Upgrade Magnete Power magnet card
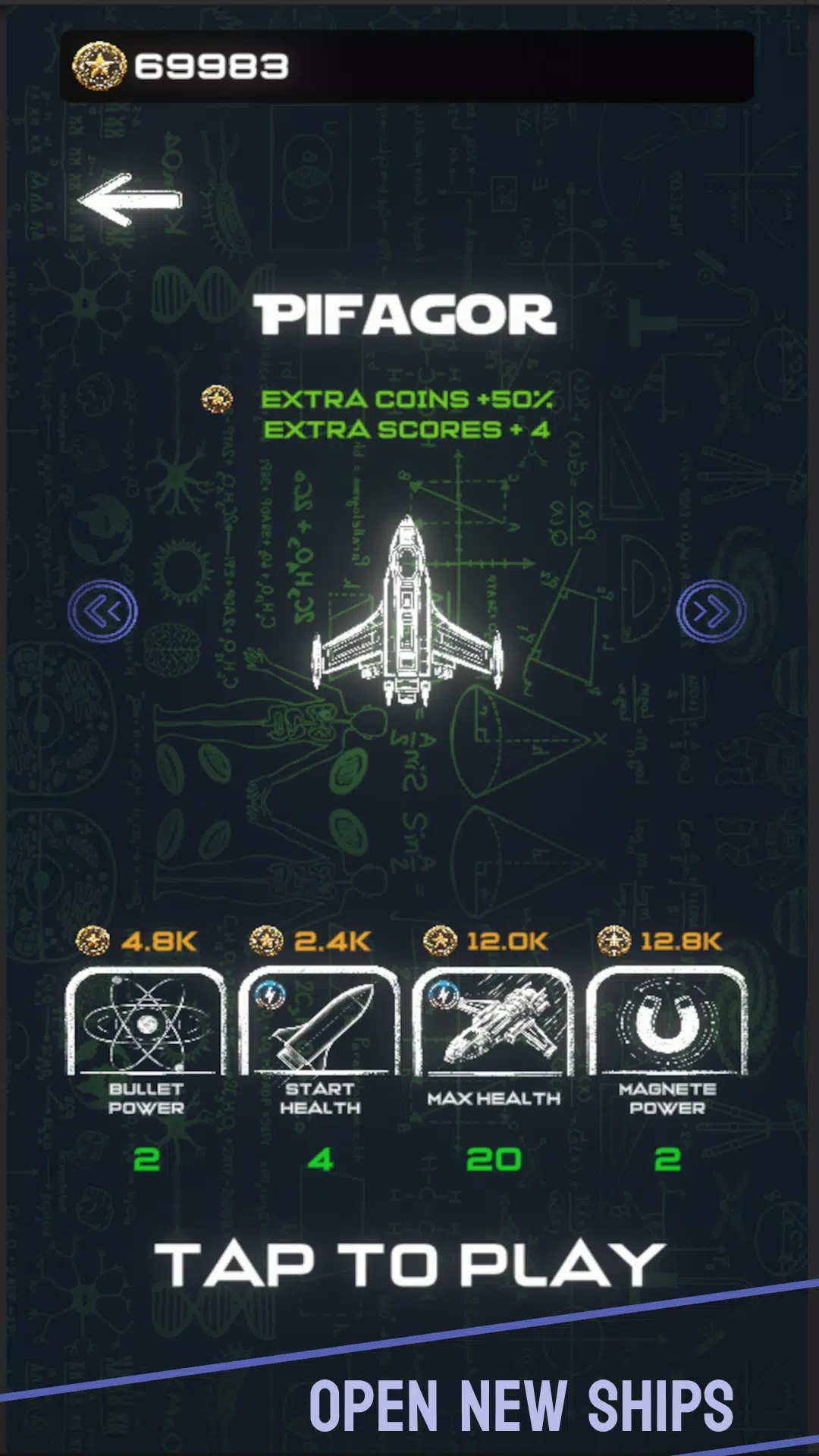The height and width of the screenshot is (1456, 819). pos(667,1023)
